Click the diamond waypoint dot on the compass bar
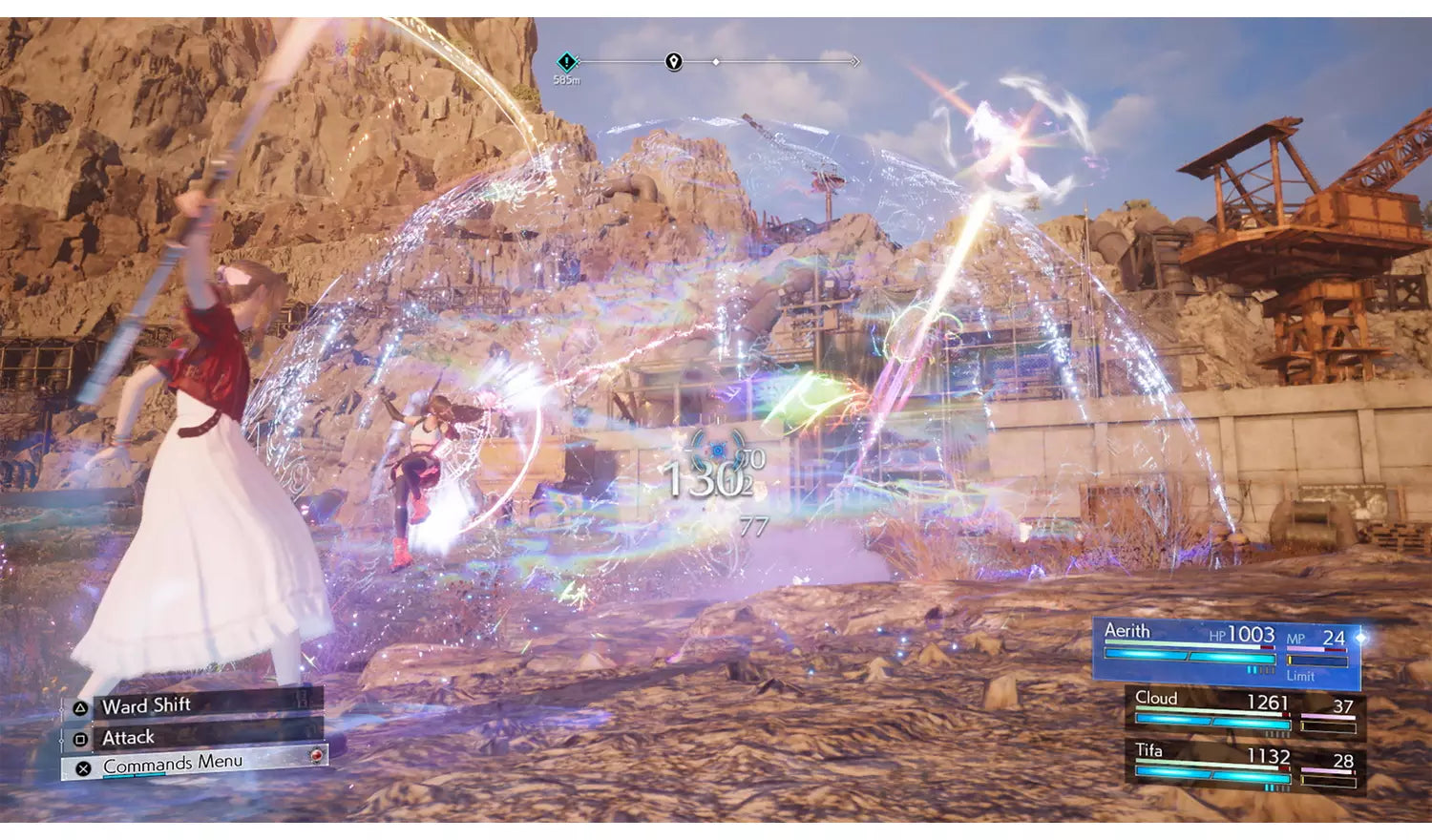The width and height of the screenshot is (1432, 840). (x=715, y=61)
